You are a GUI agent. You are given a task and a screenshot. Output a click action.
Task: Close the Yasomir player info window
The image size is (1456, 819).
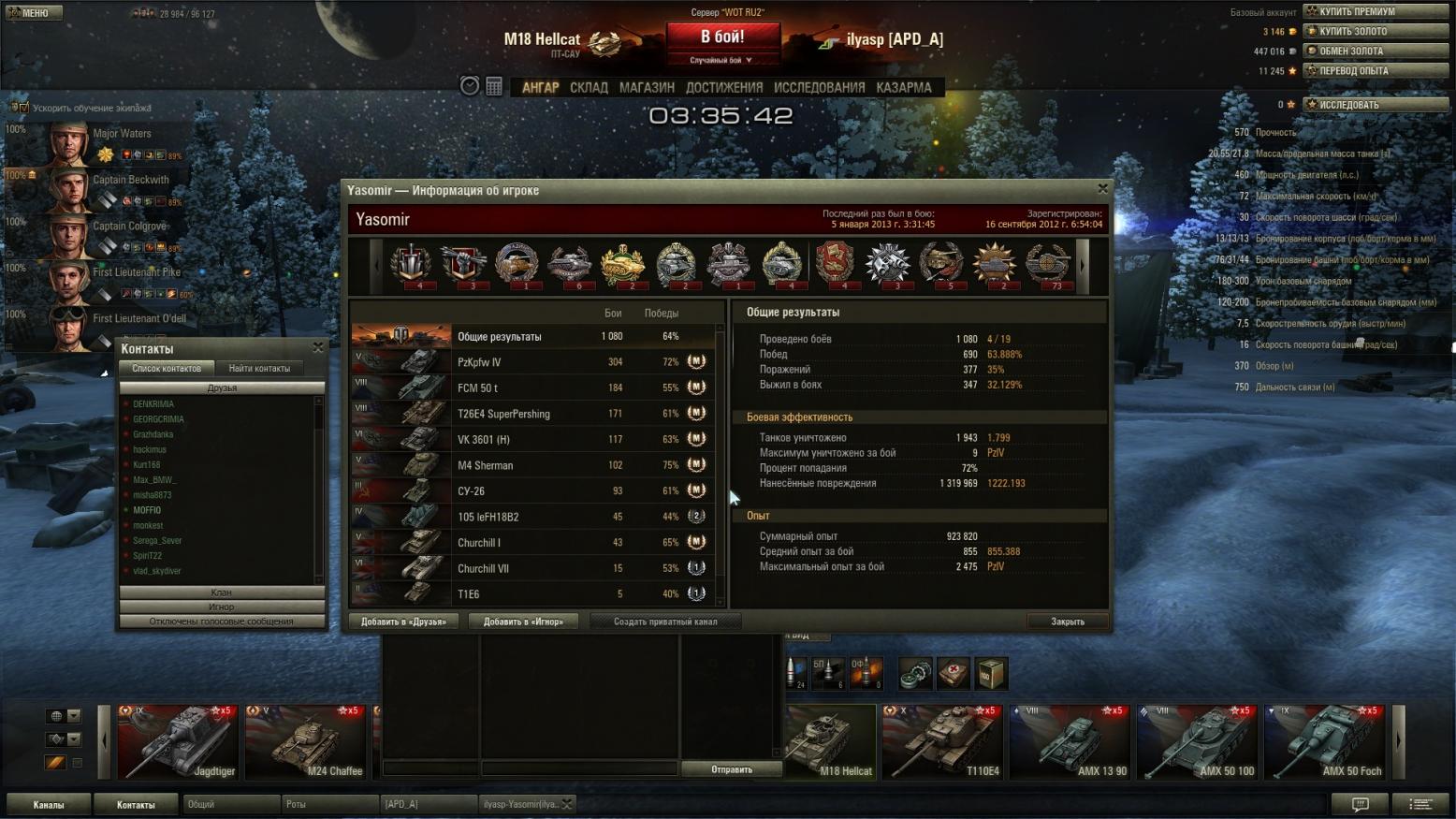click(1102, 189)
